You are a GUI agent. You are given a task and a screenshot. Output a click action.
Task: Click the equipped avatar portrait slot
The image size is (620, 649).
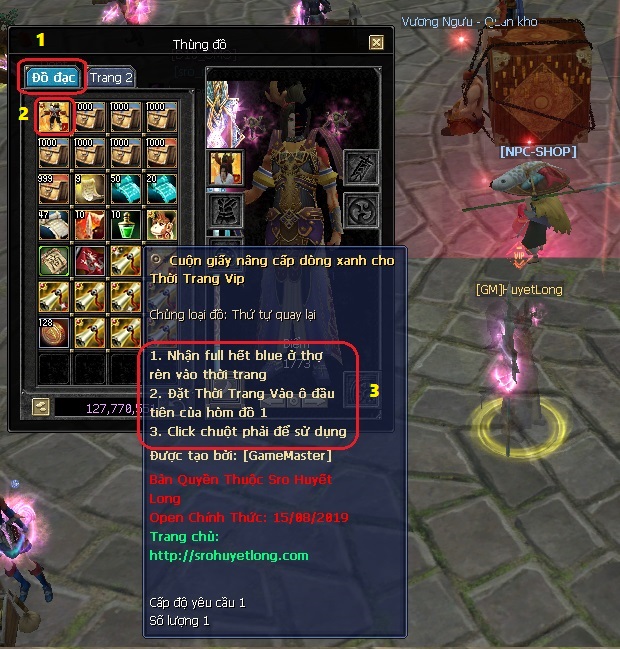(x=225, y=168)
